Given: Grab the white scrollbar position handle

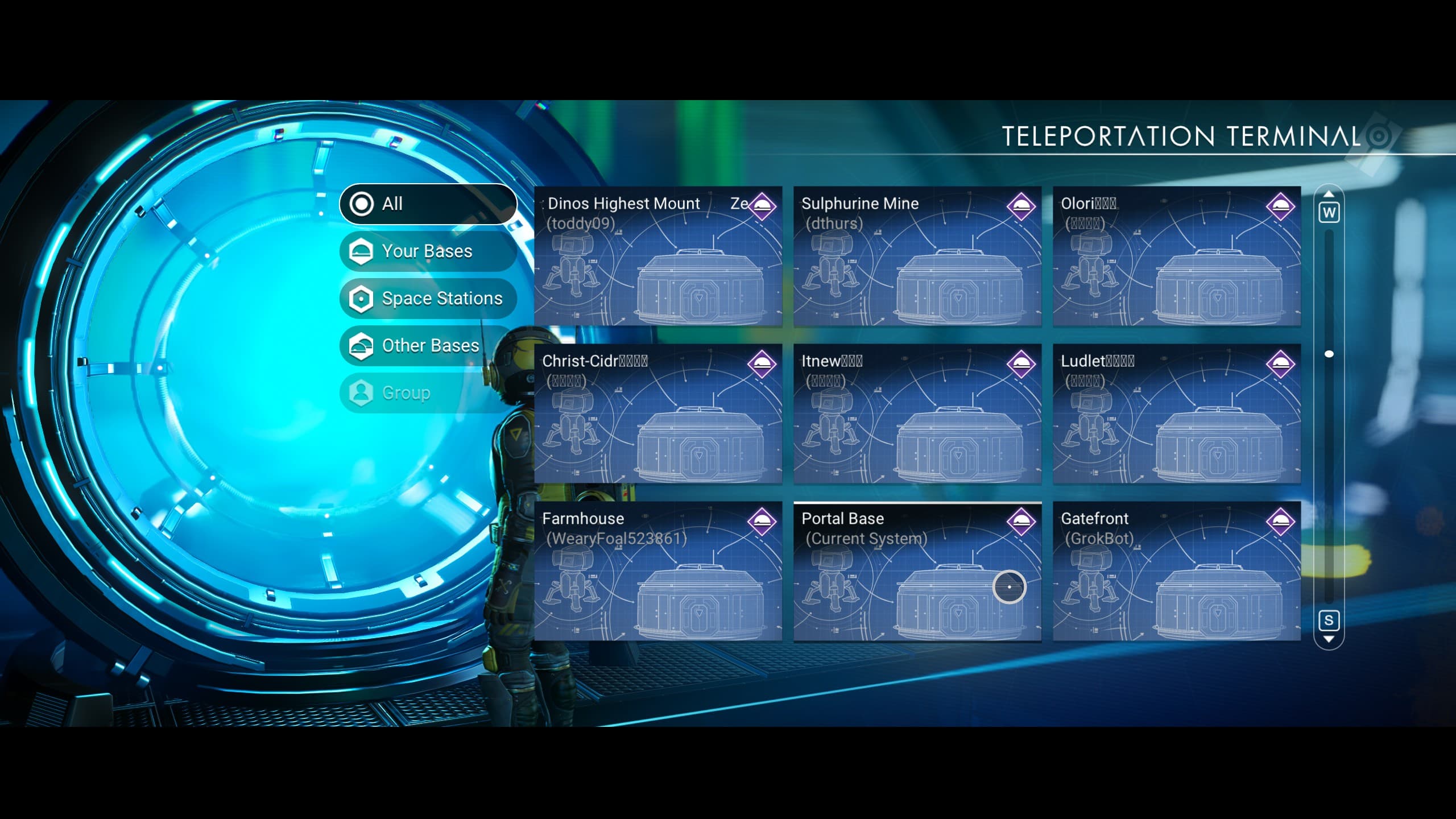Looking at the screenshot, I should pyautogui.click(x=1329, y=354).
